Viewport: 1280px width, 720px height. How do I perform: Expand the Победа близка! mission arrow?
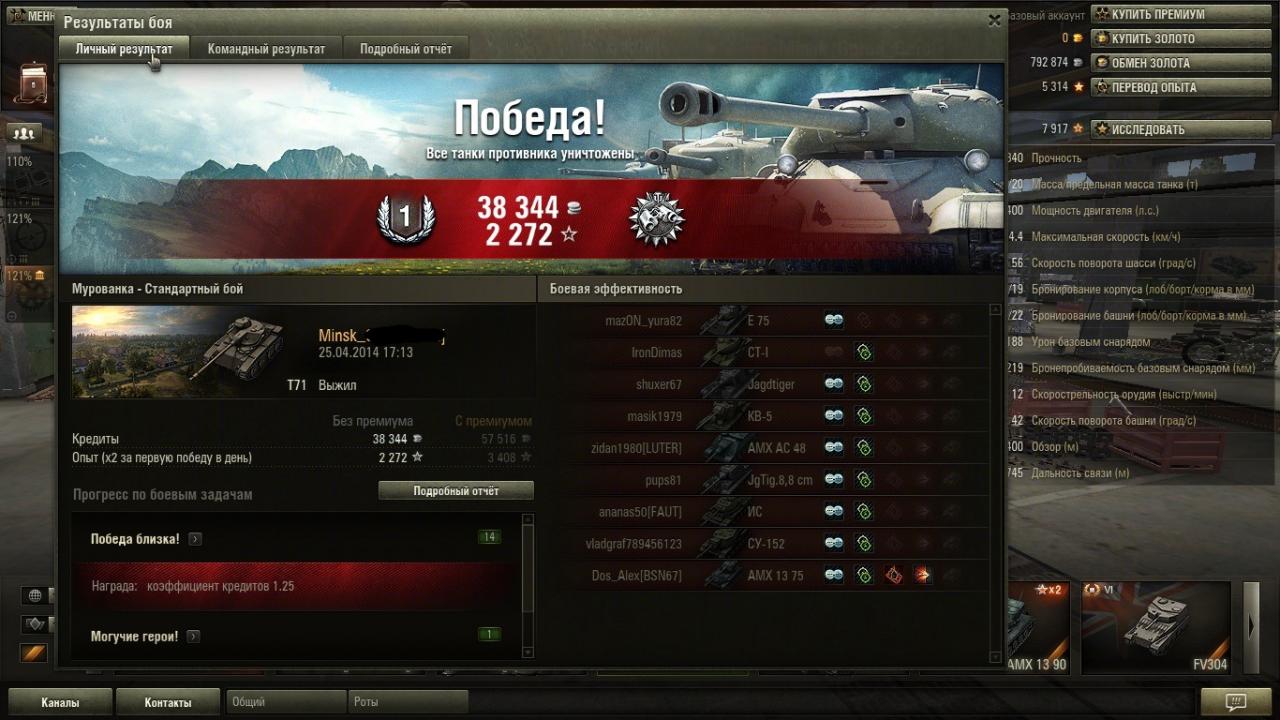[195, 539]
